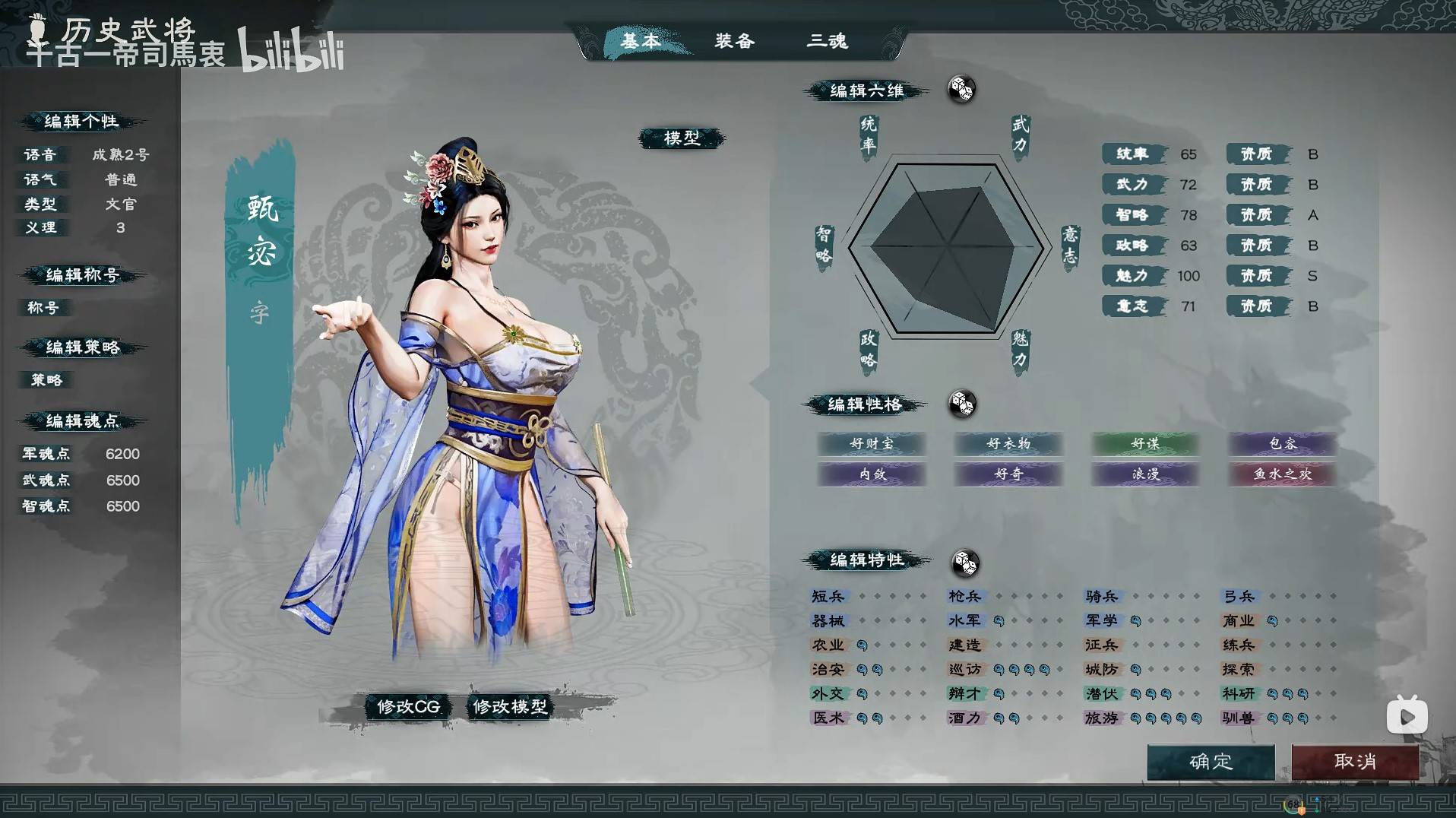1456x818 pixels.
Task: Click the bilibili TV icon in the bottom-right corner
Action: click(1407, 715)
